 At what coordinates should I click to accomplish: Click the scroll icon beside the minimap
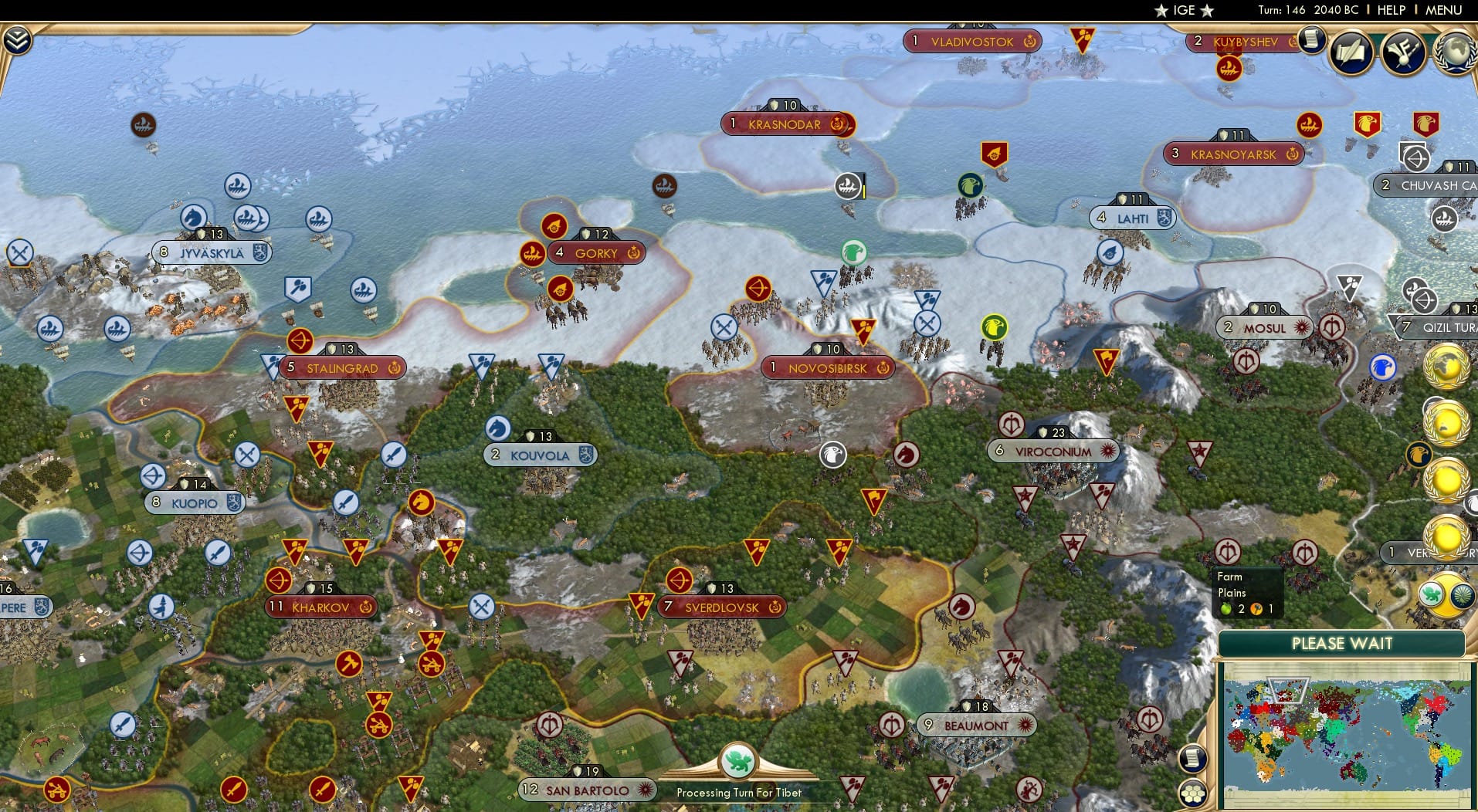coord(1194,760)
